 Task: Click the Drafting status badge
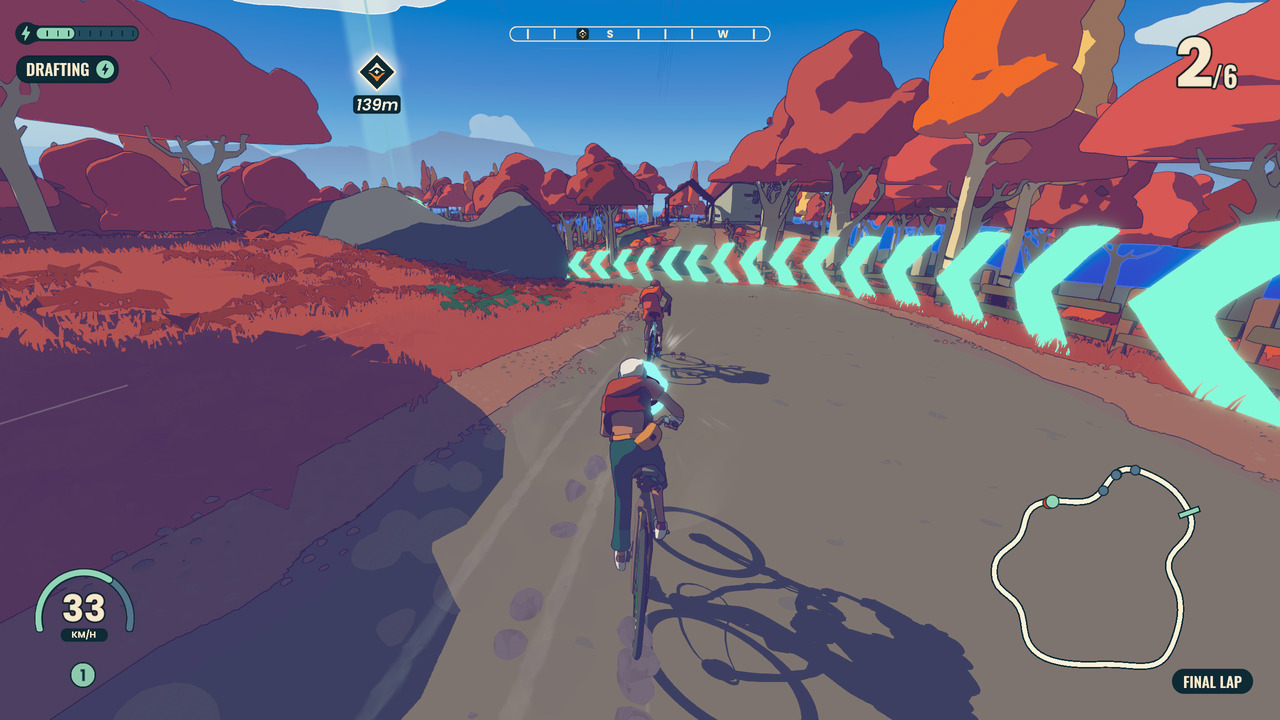67,70
